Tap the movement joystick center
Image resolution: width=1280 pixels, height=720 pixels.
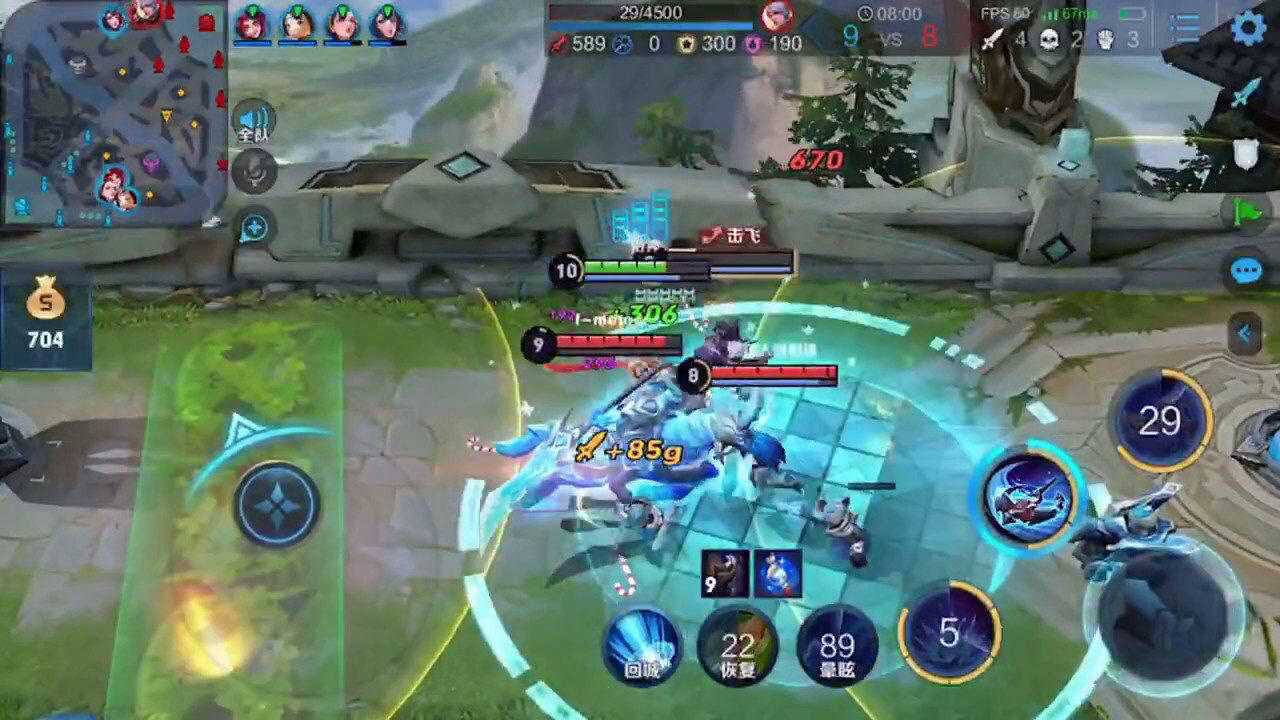click(277, 504)
